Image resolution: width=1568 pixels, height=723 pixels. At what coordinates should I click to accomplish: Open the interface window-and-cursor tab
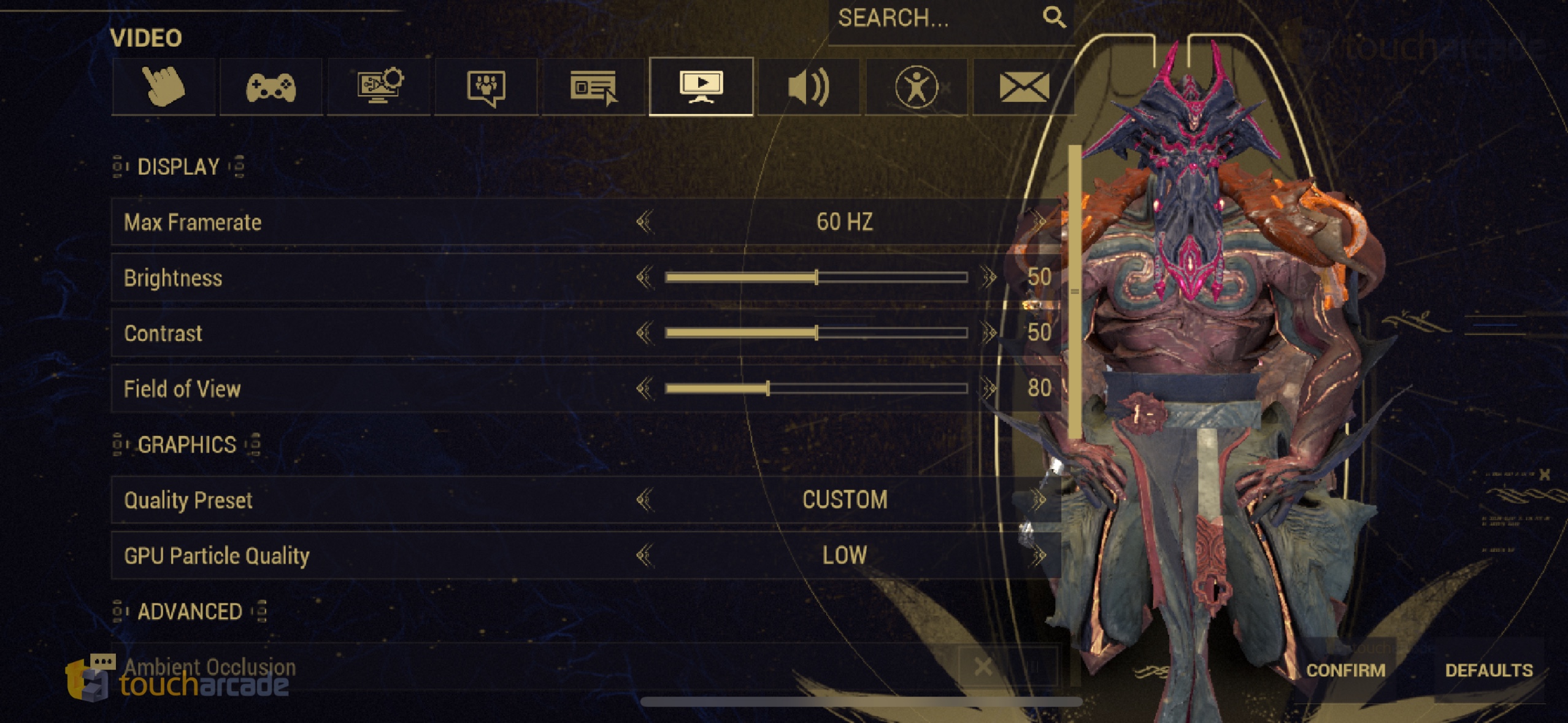(593, 86)
